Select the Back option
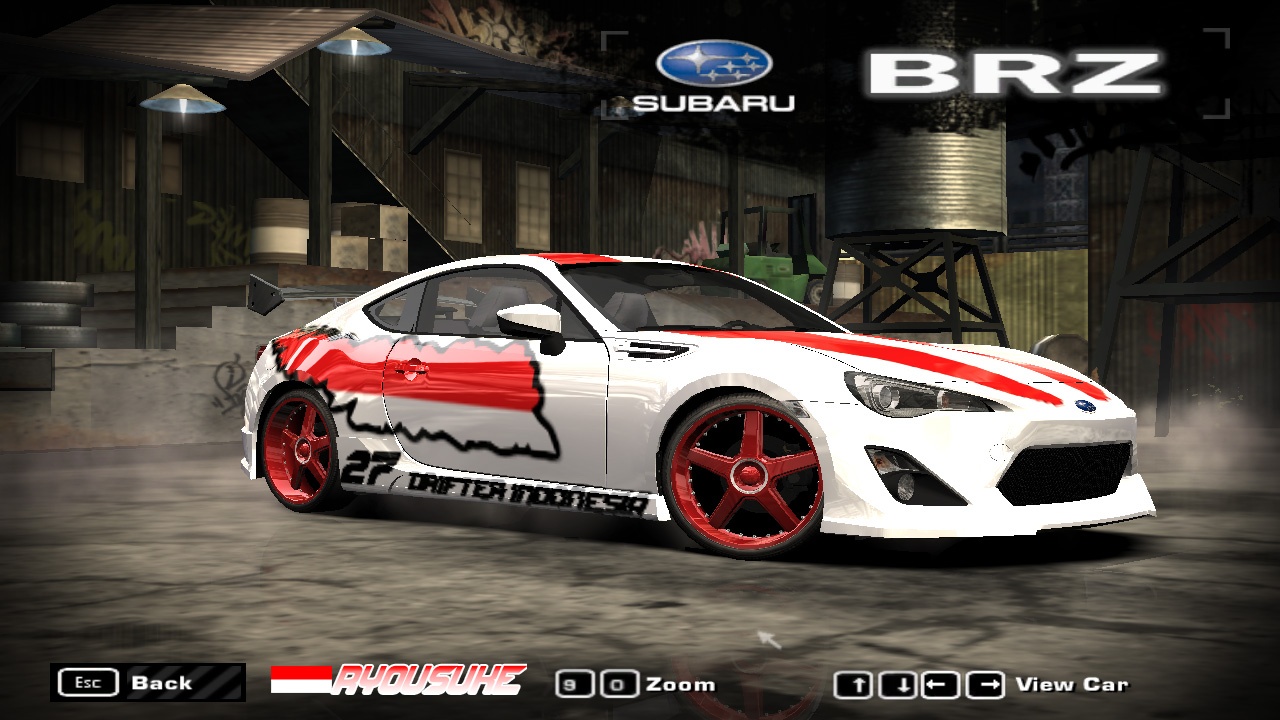Screen dimensions: 1280x720 coord(160,684)
